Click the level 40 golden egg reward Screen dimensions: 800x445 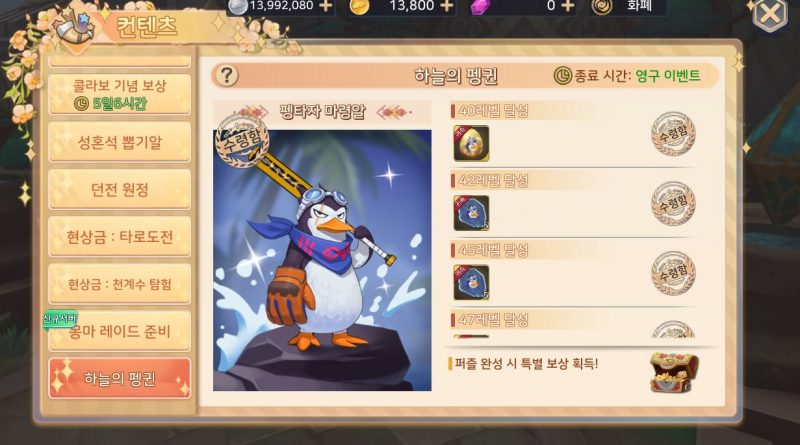click(x=471, y=143)
